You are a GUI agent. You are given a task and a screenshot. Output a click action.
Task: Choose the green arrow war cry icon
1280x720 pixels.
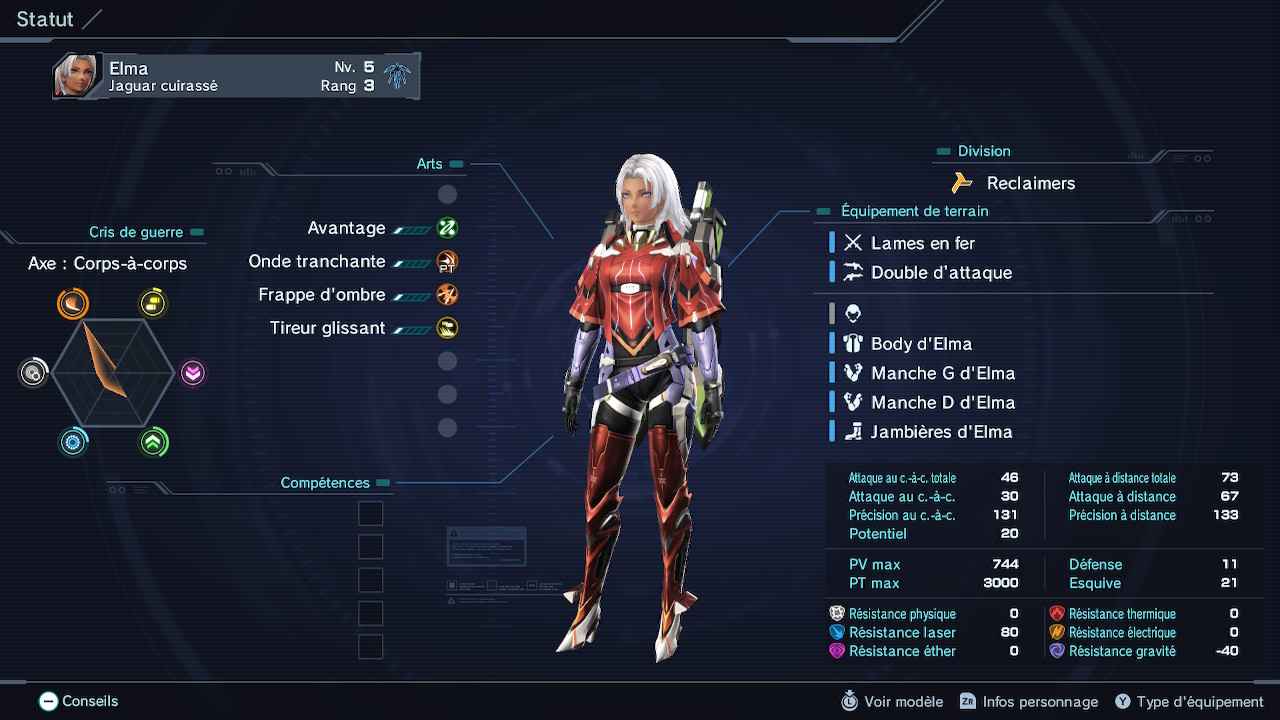click(153, 442)
